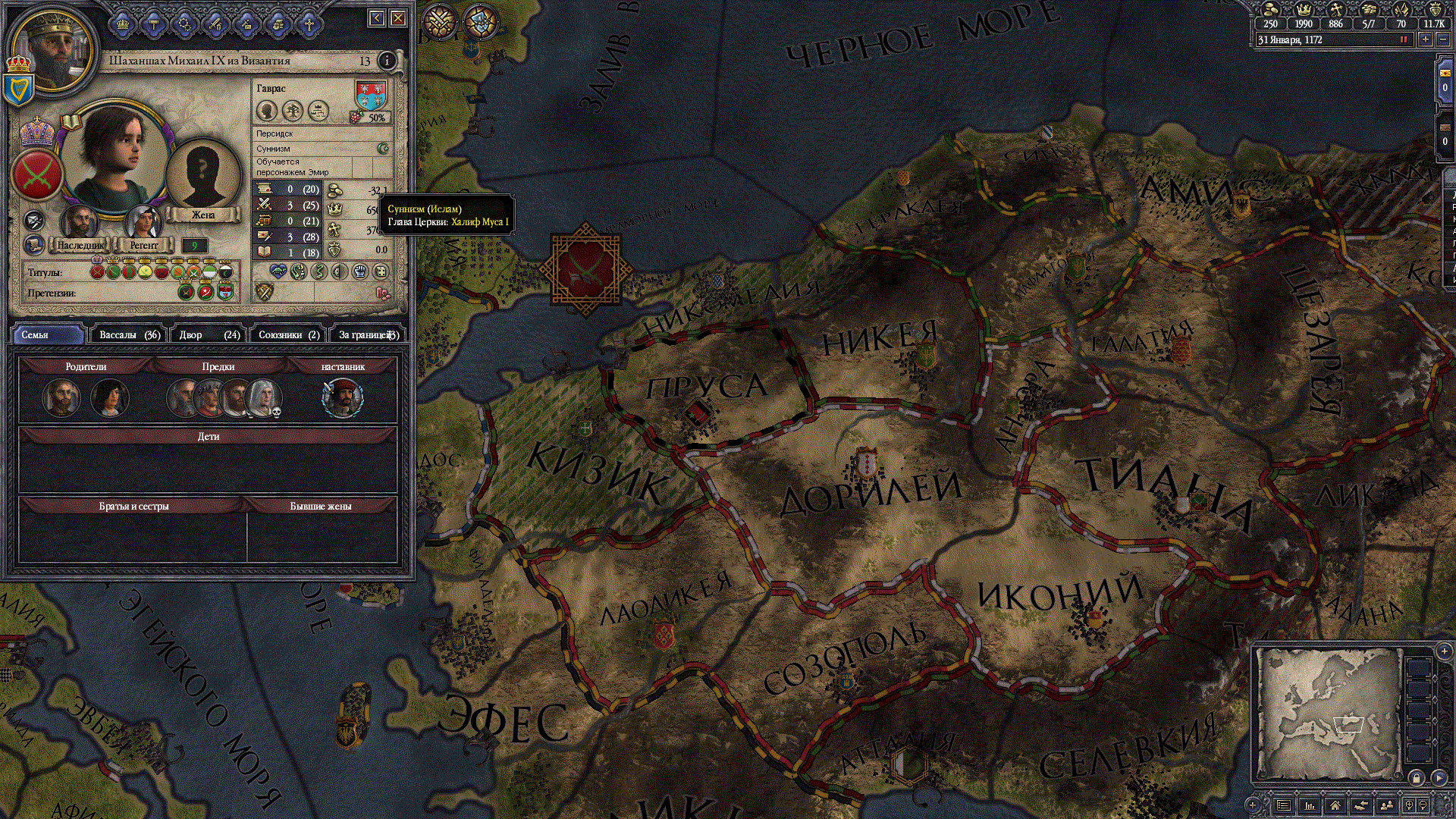Open the character info 'i' button
Screen dimensions: 1456x819
click(387, 61)
